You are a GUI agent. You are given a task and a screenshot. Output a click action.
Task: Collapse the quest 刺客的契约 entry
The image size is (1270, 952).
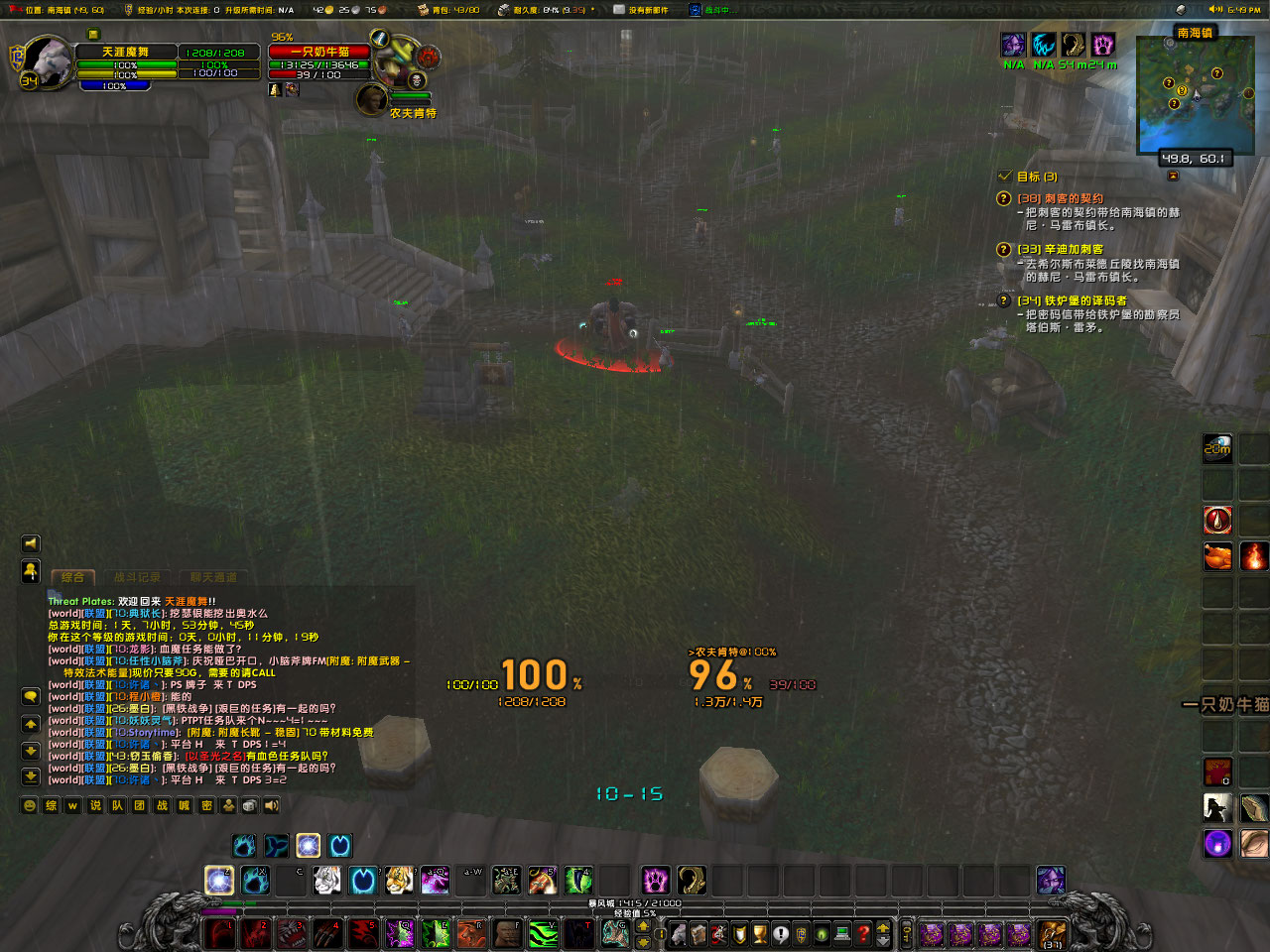pos(1001,197)
